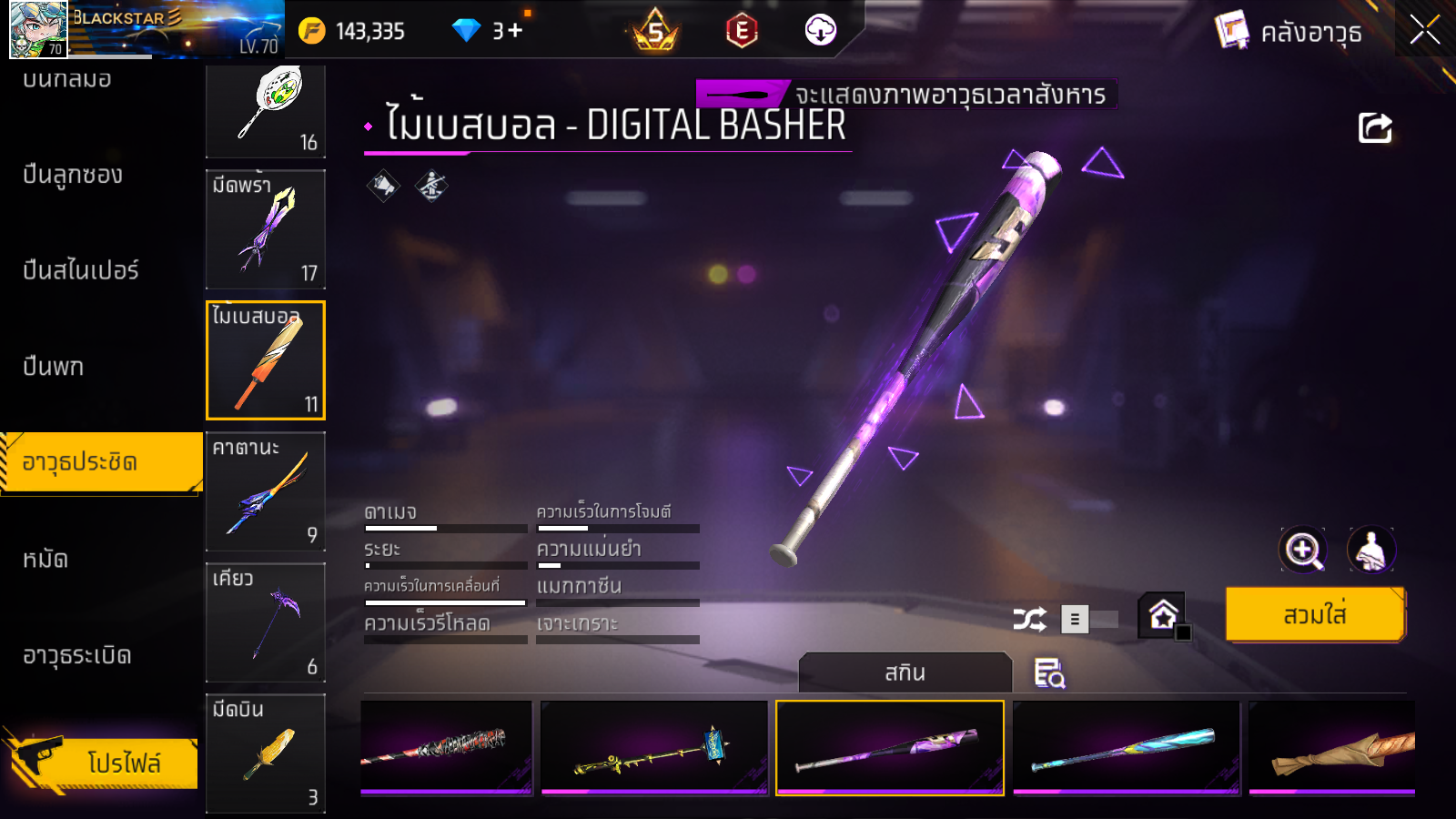
Task: Select the มีดพร้า machete weapon tile
Action: pyautogui.click(x=266, y=229)
